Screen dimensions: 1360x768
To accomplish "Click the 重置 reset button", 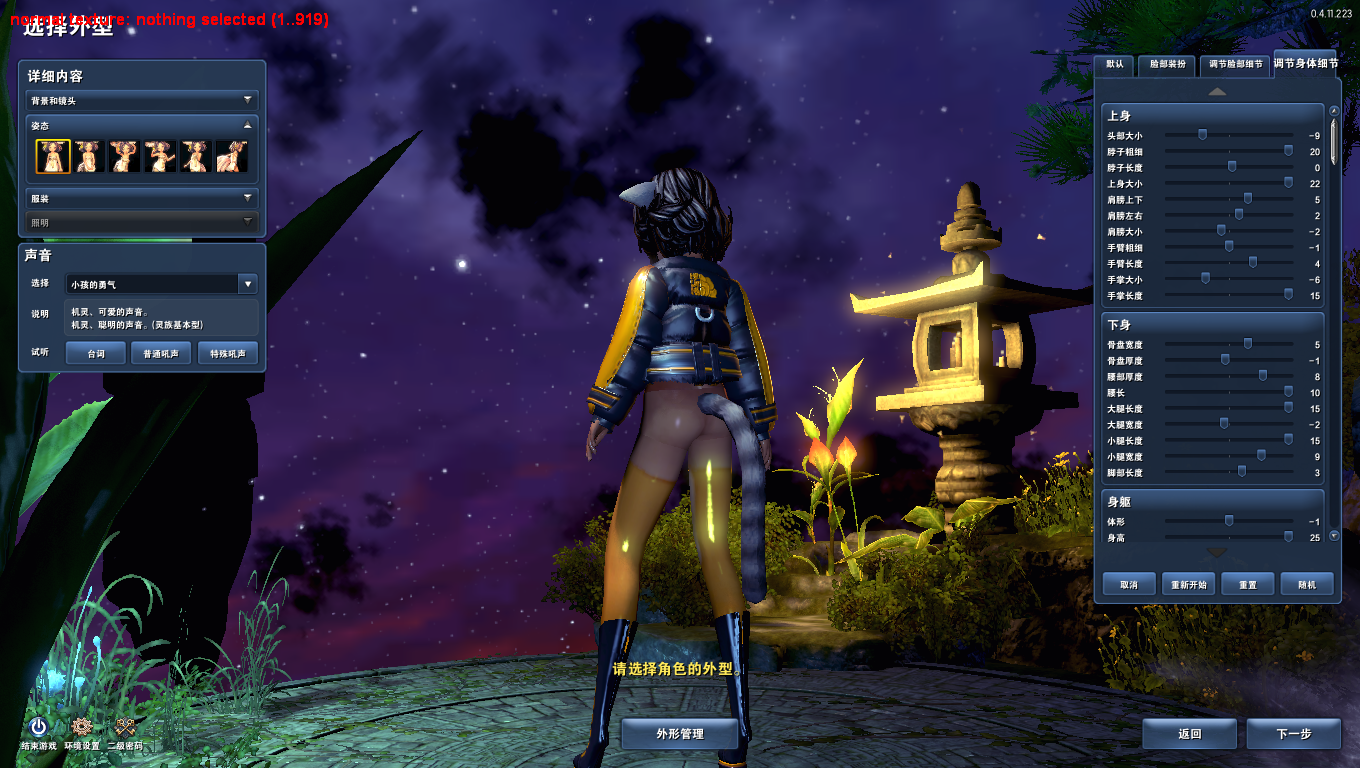I will tap(1248, 585).
